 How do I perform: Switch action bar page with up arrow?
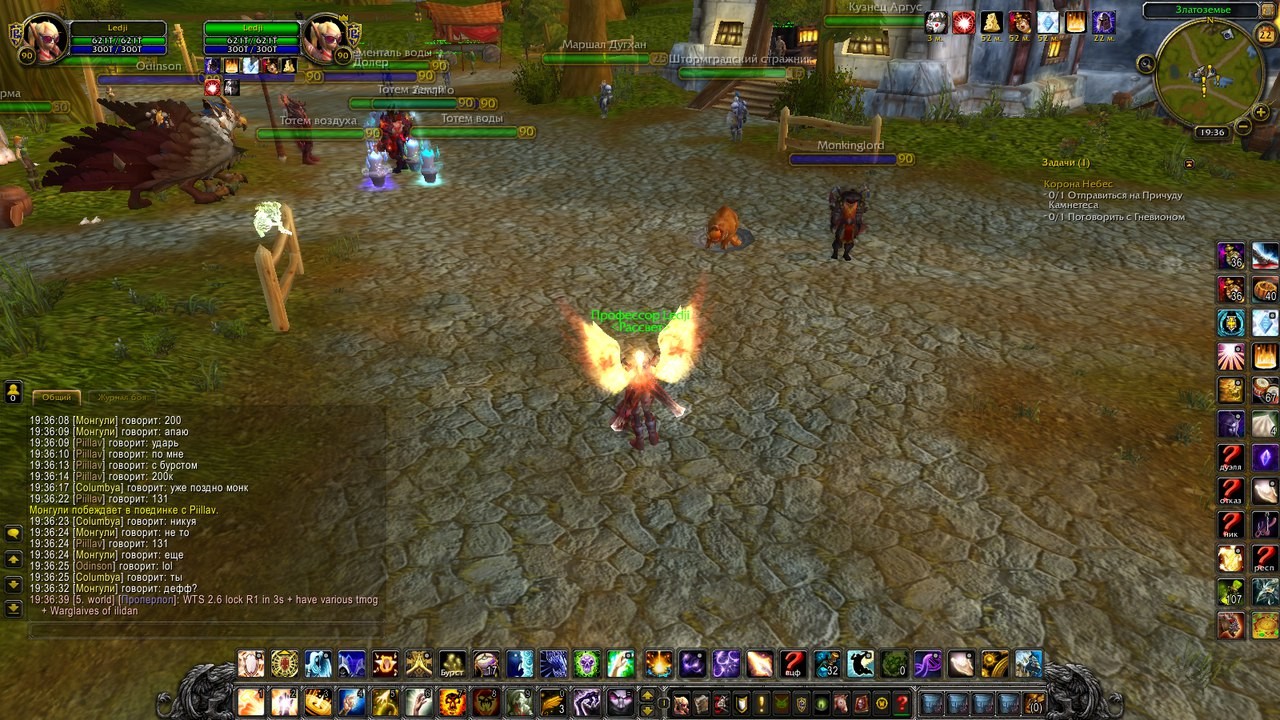point(647,695)
